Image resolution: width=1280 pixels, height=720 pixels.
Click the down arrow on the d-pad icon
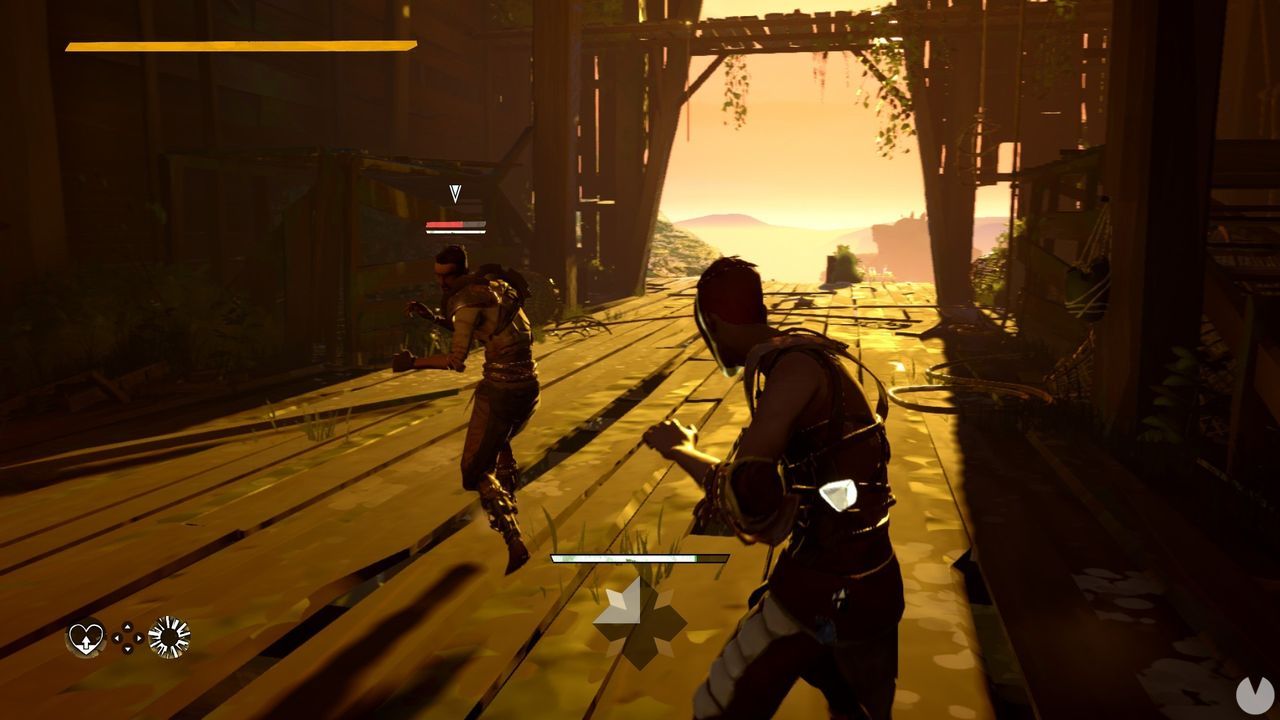tap(127, 649)
